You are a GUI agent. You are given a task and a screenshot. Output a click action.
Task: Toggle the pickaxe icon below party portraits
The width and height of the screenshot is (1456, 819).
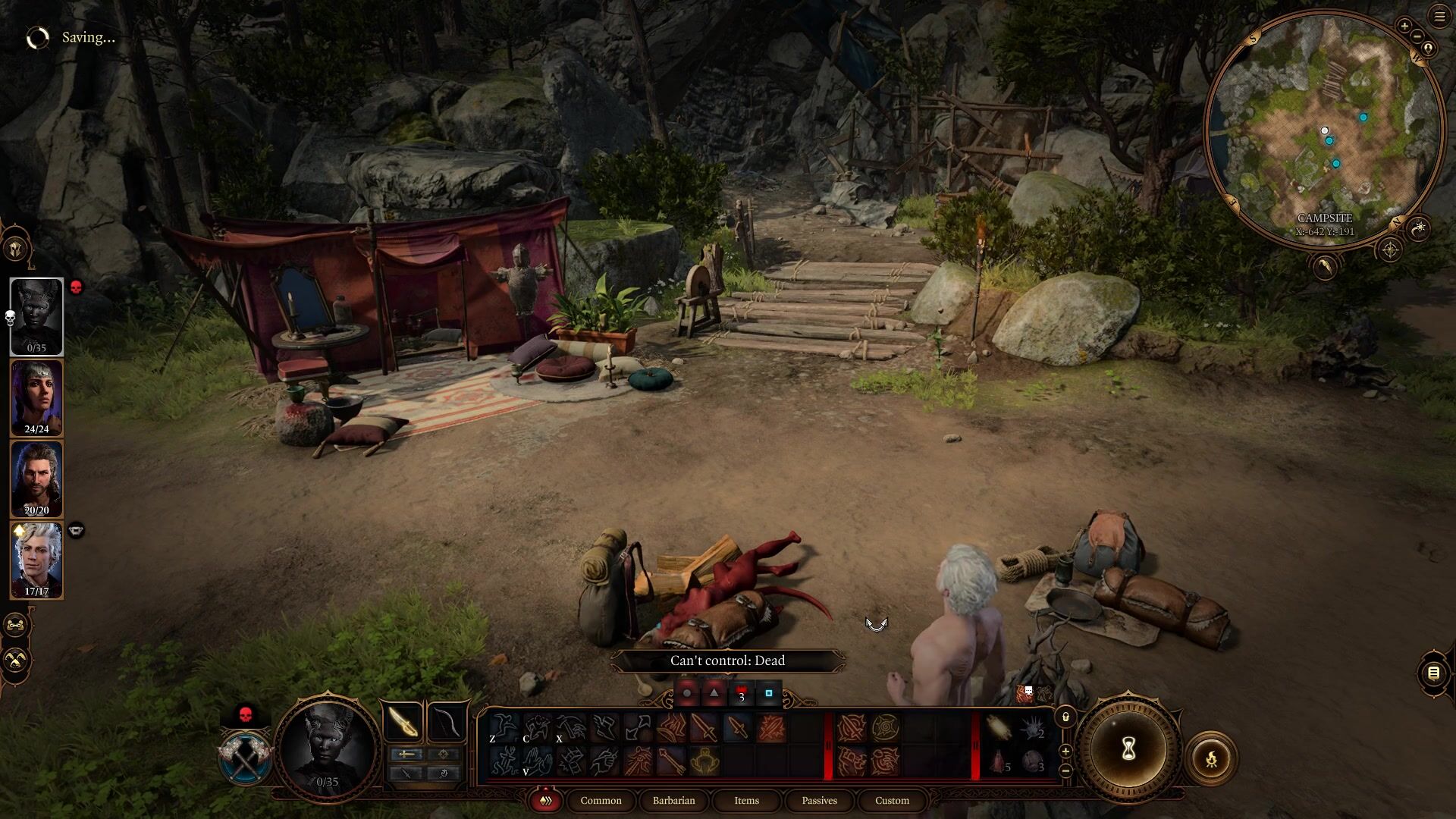tap(16, 660)
